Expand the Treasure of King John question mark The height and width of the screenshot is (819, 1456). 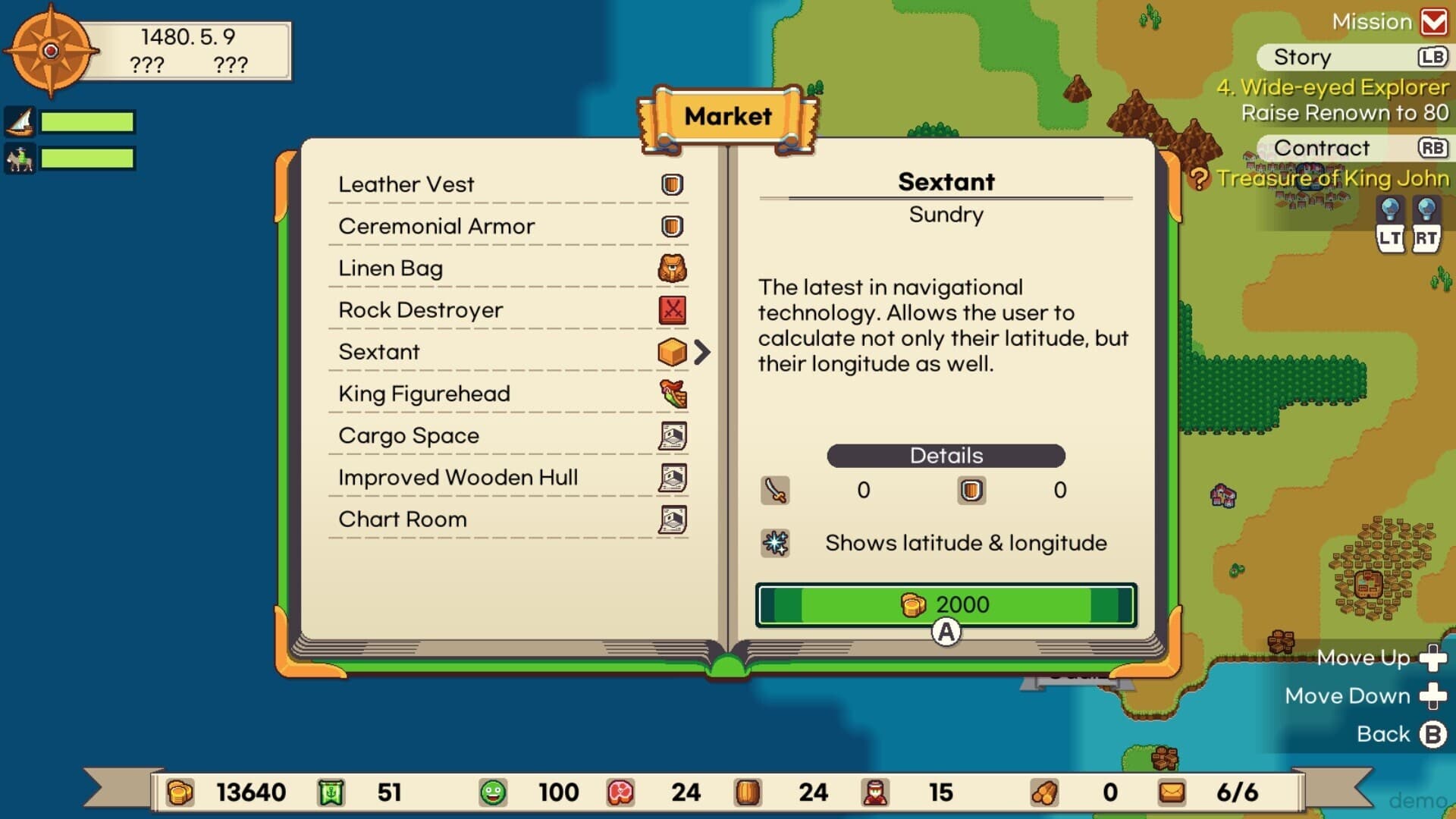click(1200, 179)
